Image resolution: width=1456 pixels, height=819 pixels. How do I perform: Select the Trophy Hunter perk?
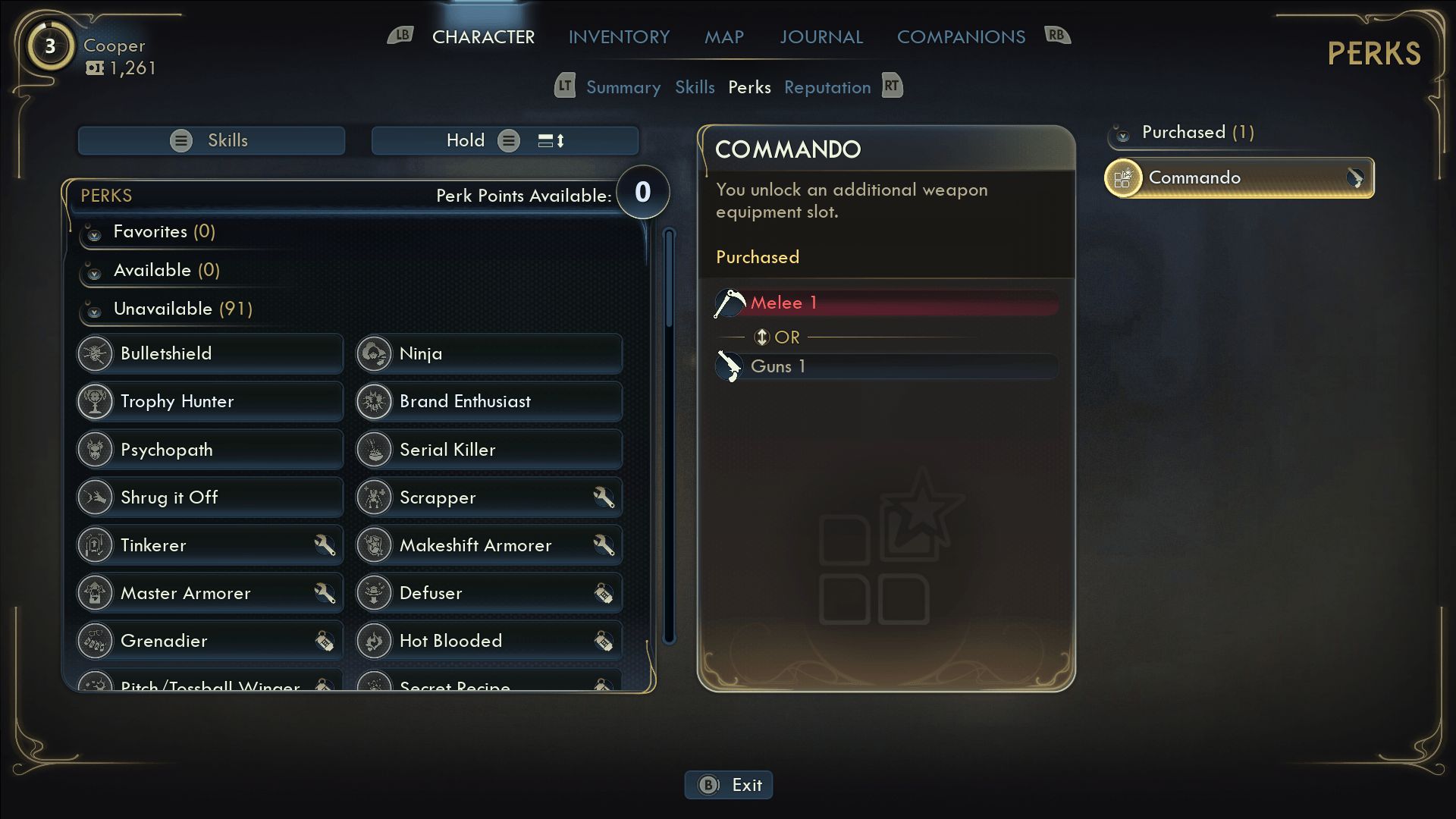click(x=210, y=401)
